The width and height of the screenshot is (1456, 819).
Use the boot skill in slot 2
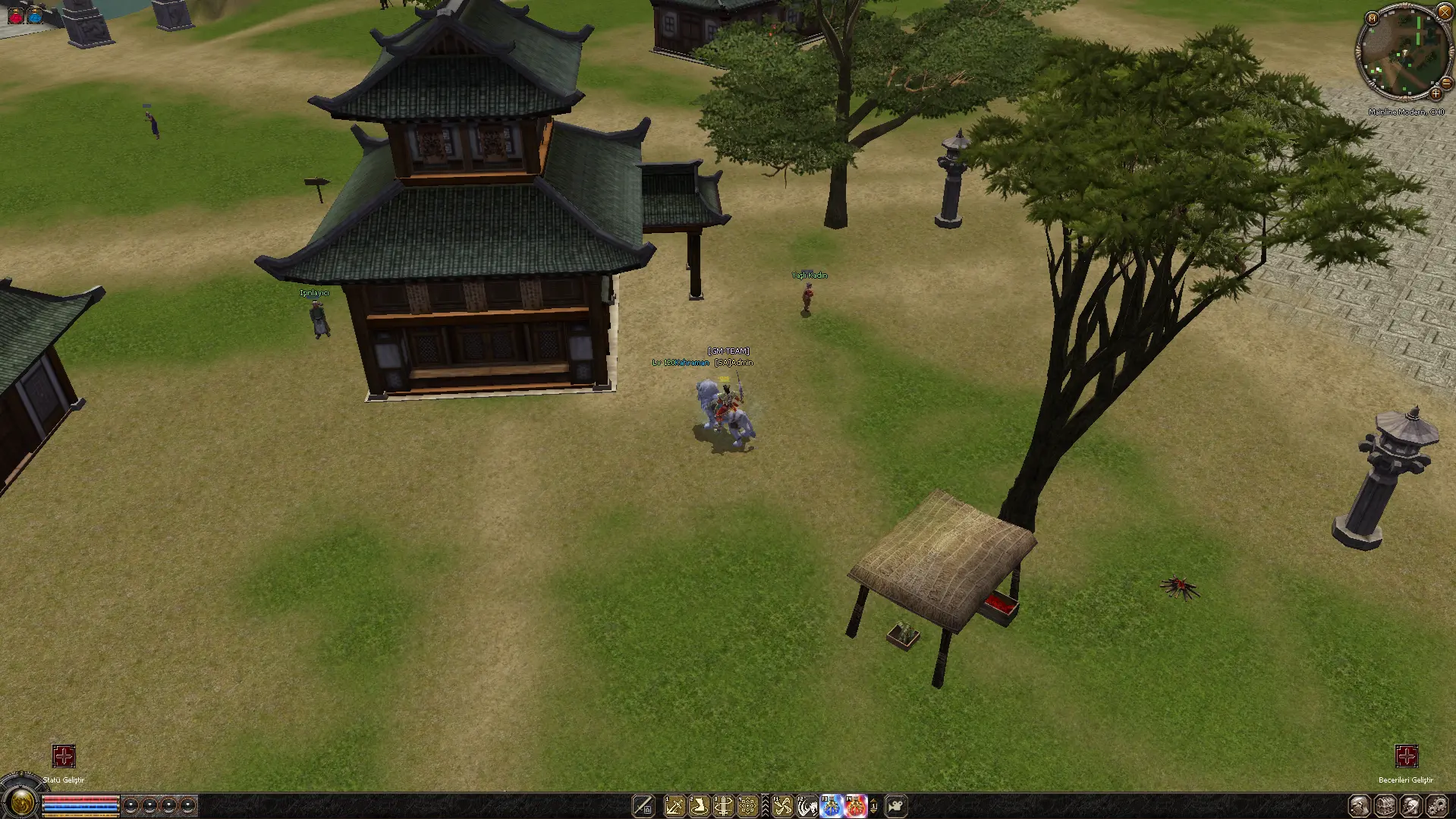pos(699,805)
